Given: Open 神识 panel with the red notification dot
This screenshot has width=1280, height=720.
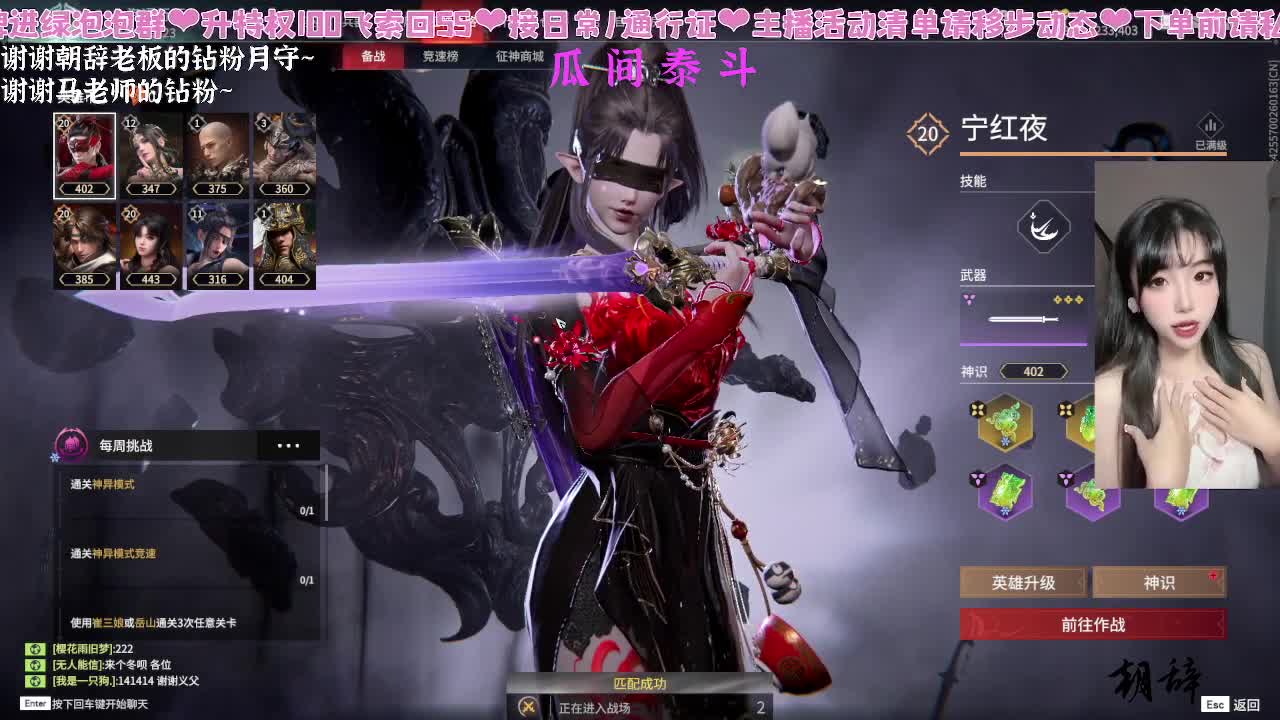Looking at the screenshot, I should (1159, 581).
